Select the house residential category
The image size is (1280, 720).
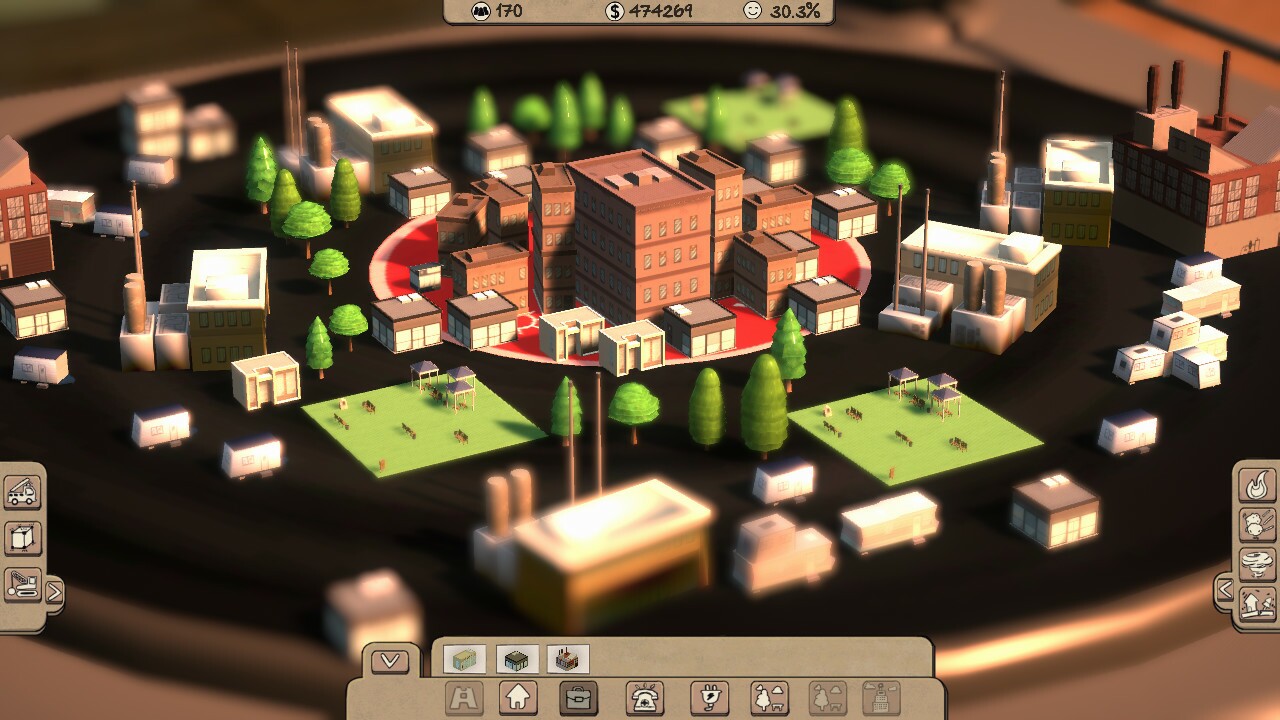[x=517, y=697]
